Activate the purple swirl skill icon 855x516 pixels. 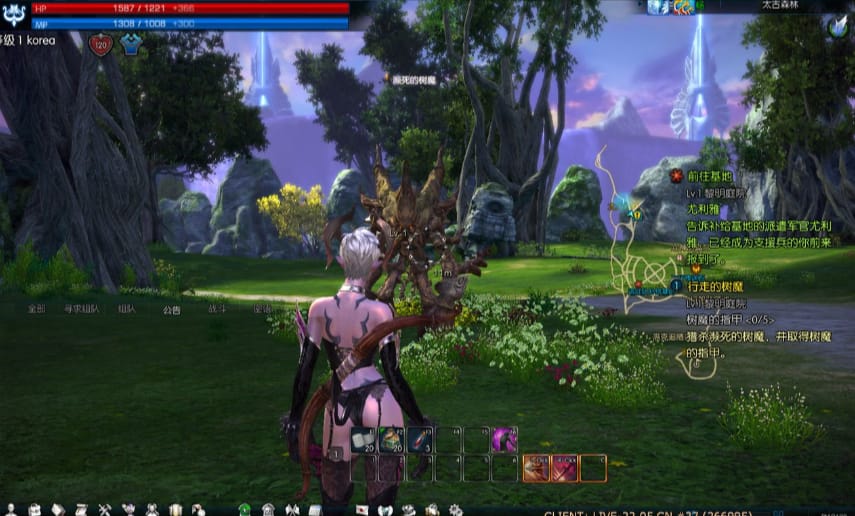click(x=505, y=439)
